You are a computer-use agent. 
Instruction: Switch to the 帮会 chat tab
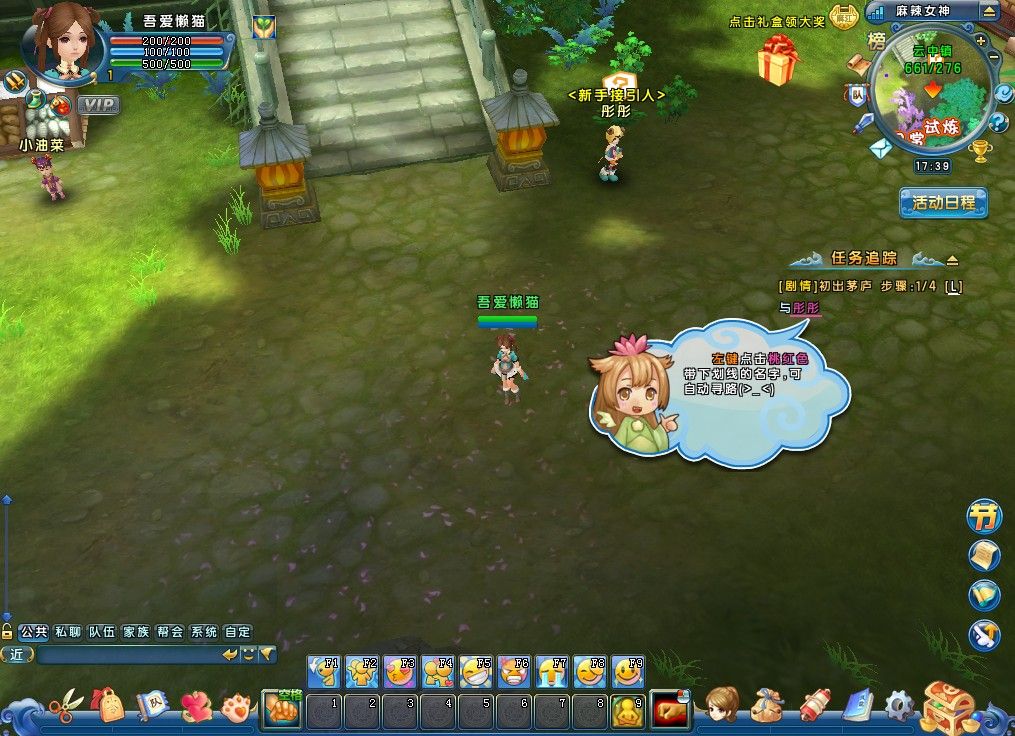point(170,632)
